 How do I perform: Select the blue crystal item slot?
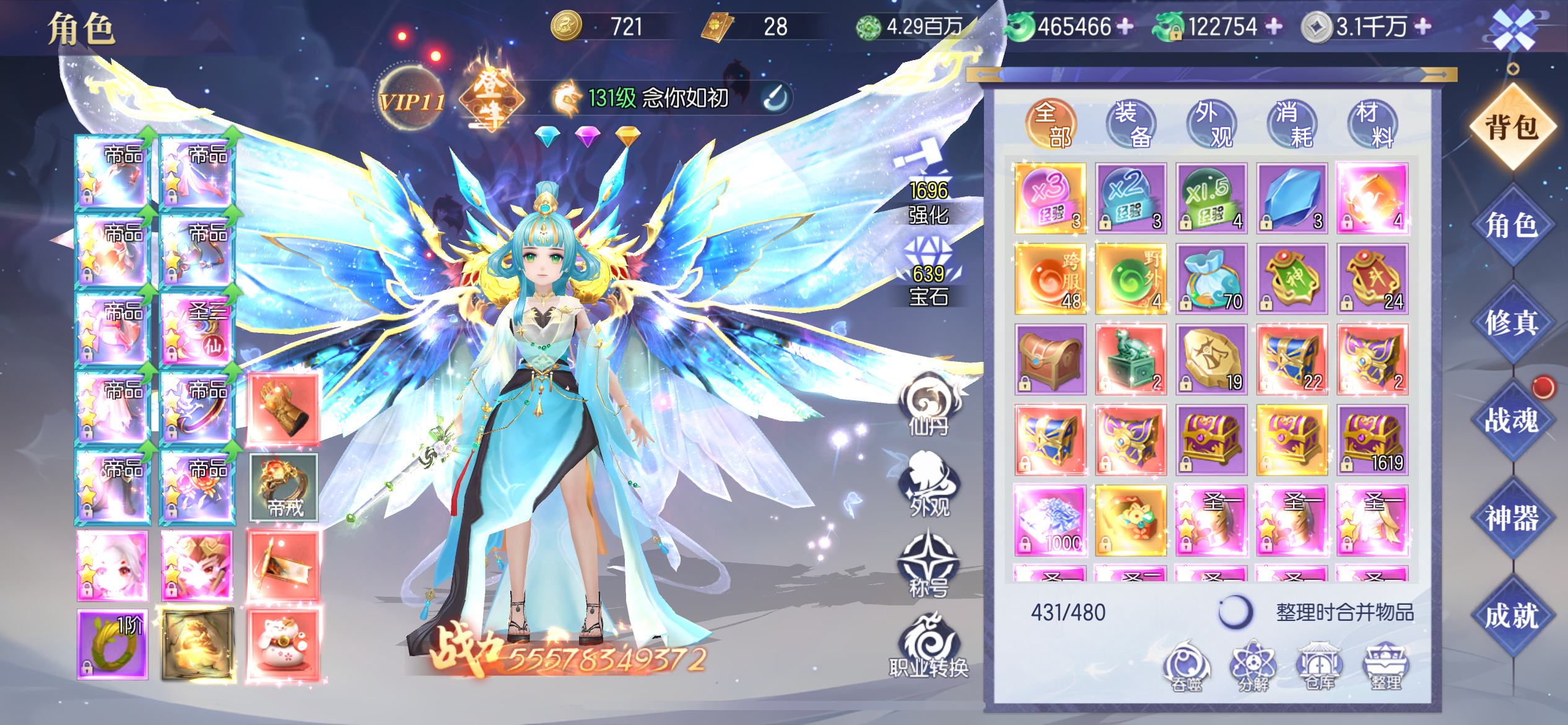tap(1292, 198)
